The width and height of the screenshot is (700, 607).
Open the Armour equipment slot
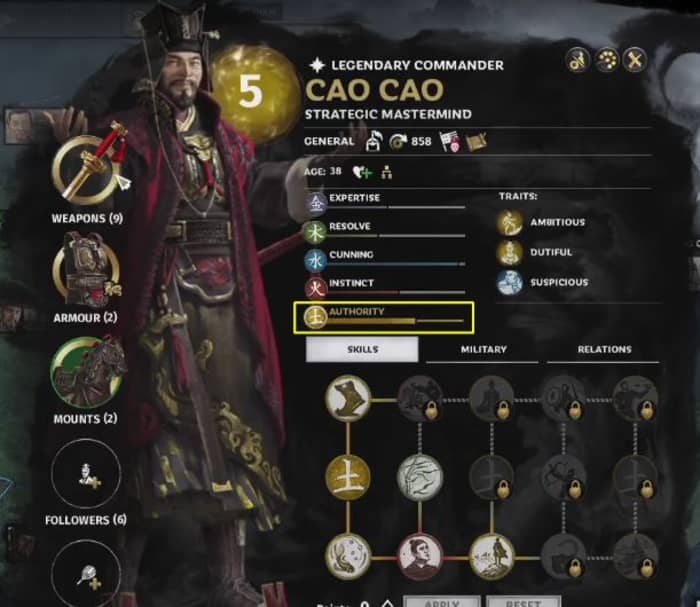click(x=85, y=268)
